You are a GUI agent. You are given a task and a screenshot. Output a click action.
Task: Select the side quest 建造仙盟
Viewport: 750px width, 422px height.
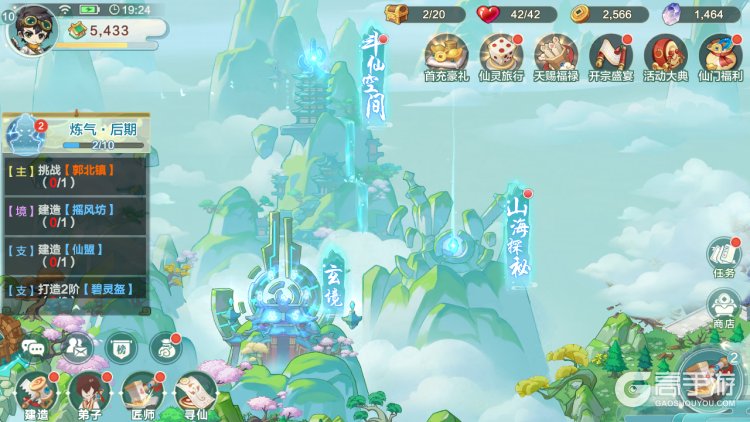pyautogui.click(x=77, y=255)
